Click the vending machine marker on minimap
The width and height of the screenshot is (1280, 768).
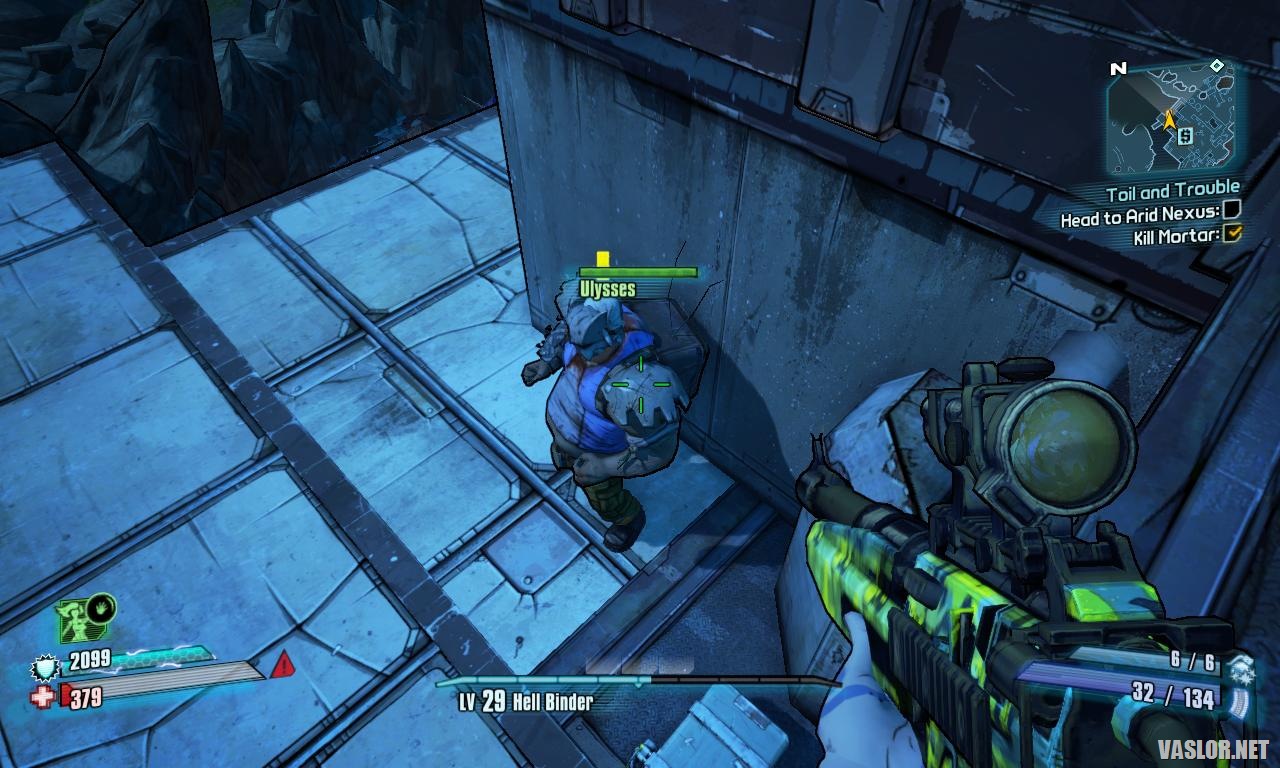[x=1185, y=134]
